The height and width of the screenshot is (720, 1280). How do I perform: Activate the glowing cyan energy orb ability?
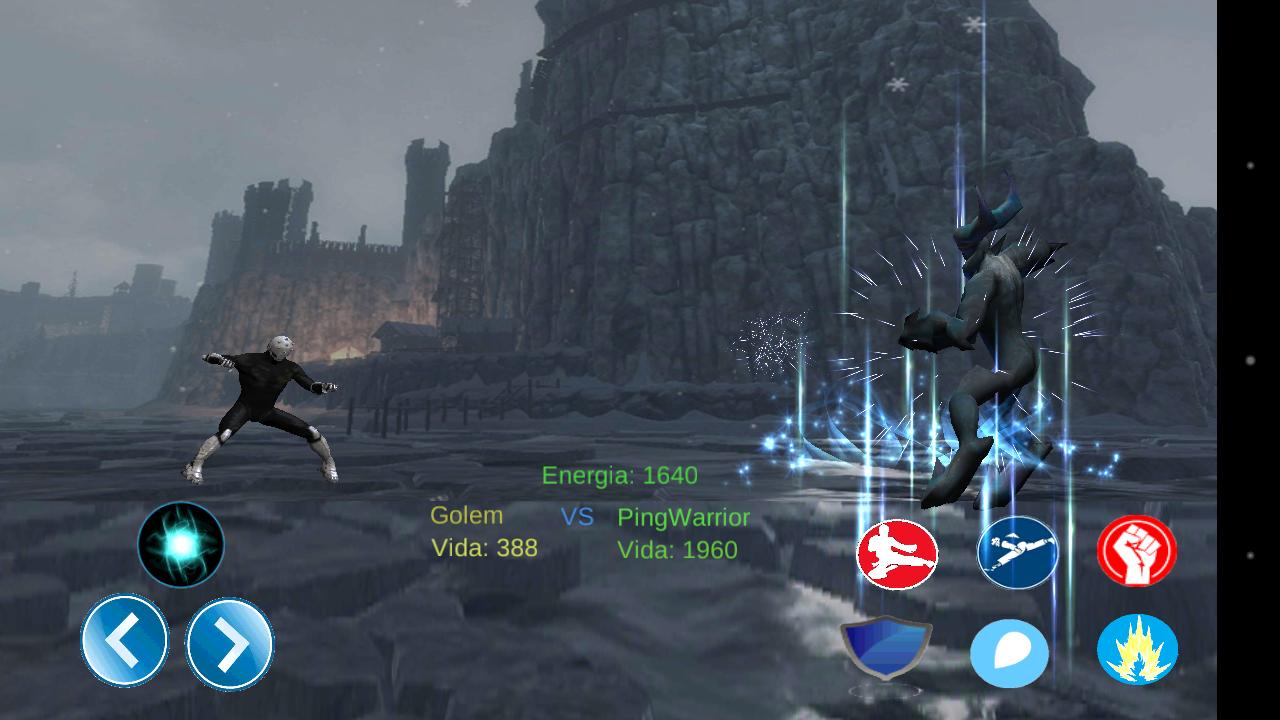click(181, 544)
